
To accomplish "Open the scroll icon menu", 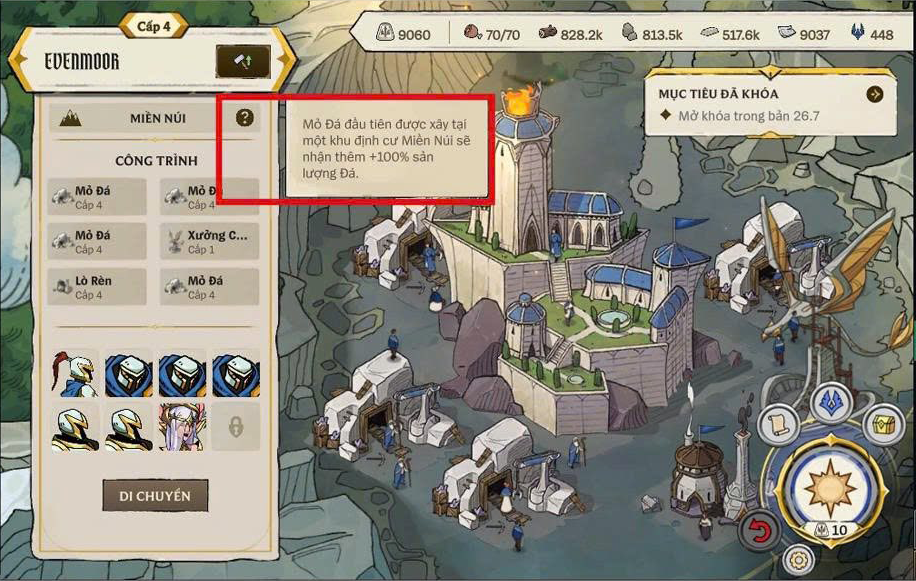I will [778, 424].
